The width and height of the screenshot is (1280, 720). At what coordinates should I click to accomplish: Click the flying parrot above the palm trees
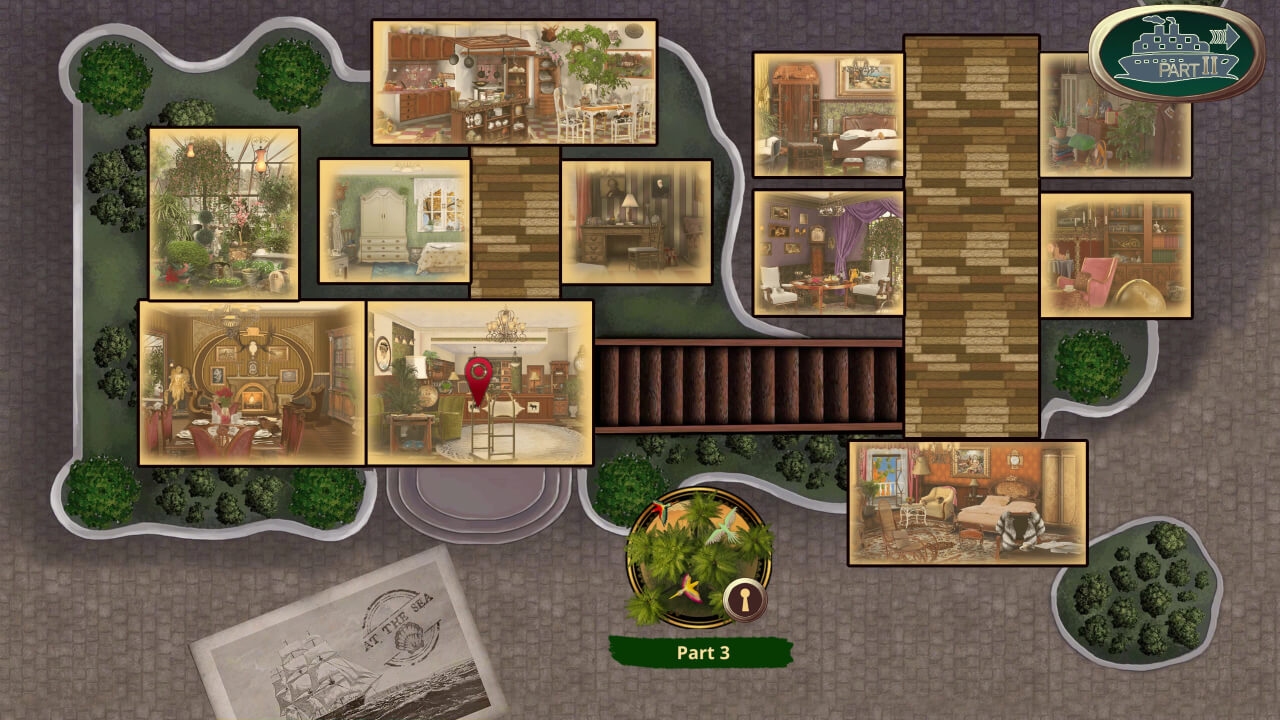(x=724, y=531)
